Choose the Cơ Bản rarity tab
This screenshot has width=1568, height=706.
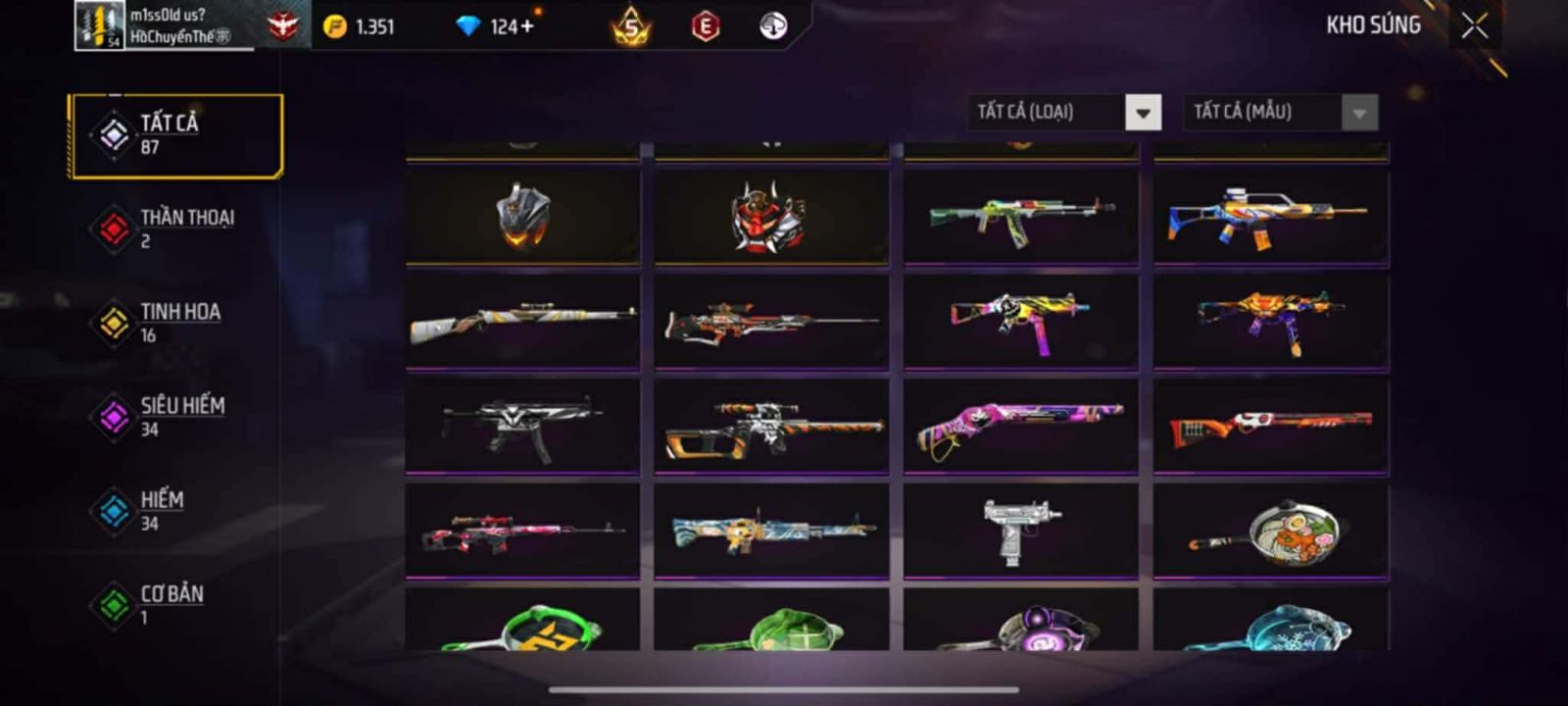tap(175, 605)
